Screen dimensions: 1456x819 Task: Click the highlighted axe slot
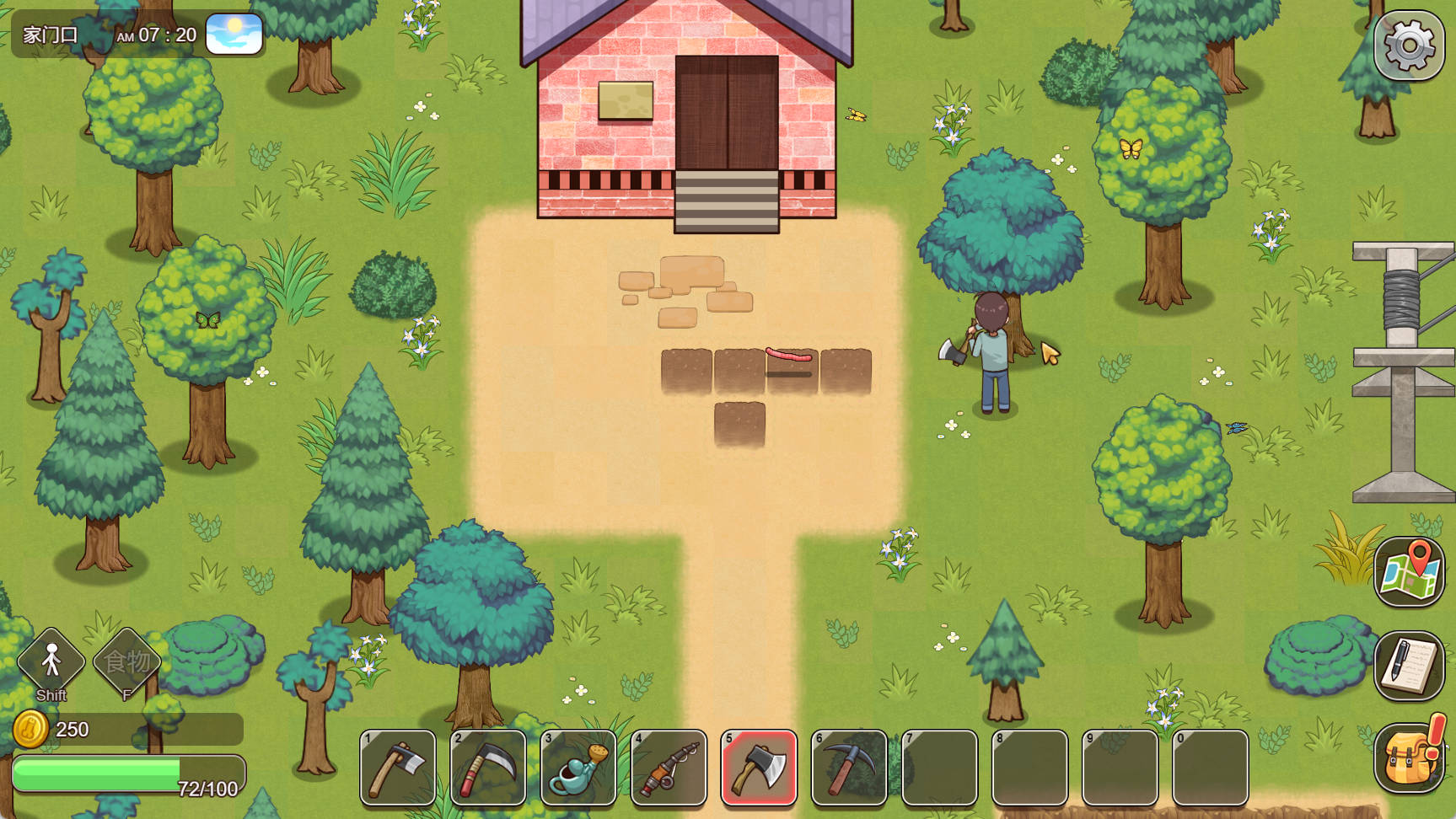click(x=759, y=768)
